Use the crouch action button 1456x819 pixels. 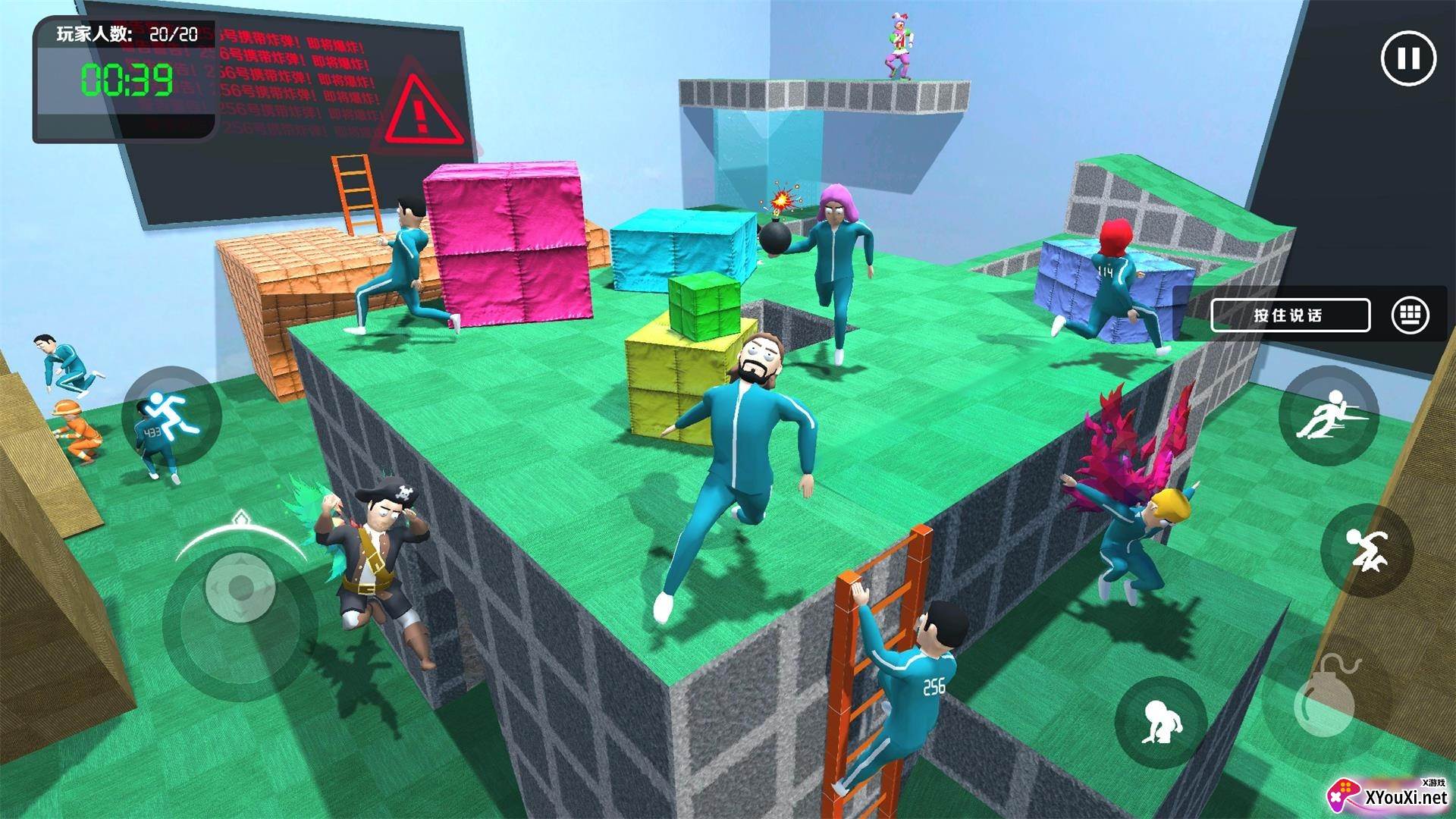click(1162, 721)
